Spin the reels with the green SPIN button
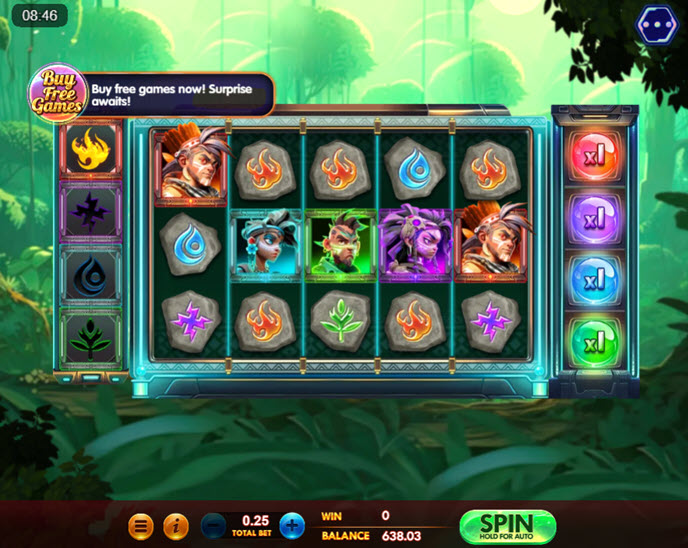The height and width of the screenshot is (548, 688). 507,526
